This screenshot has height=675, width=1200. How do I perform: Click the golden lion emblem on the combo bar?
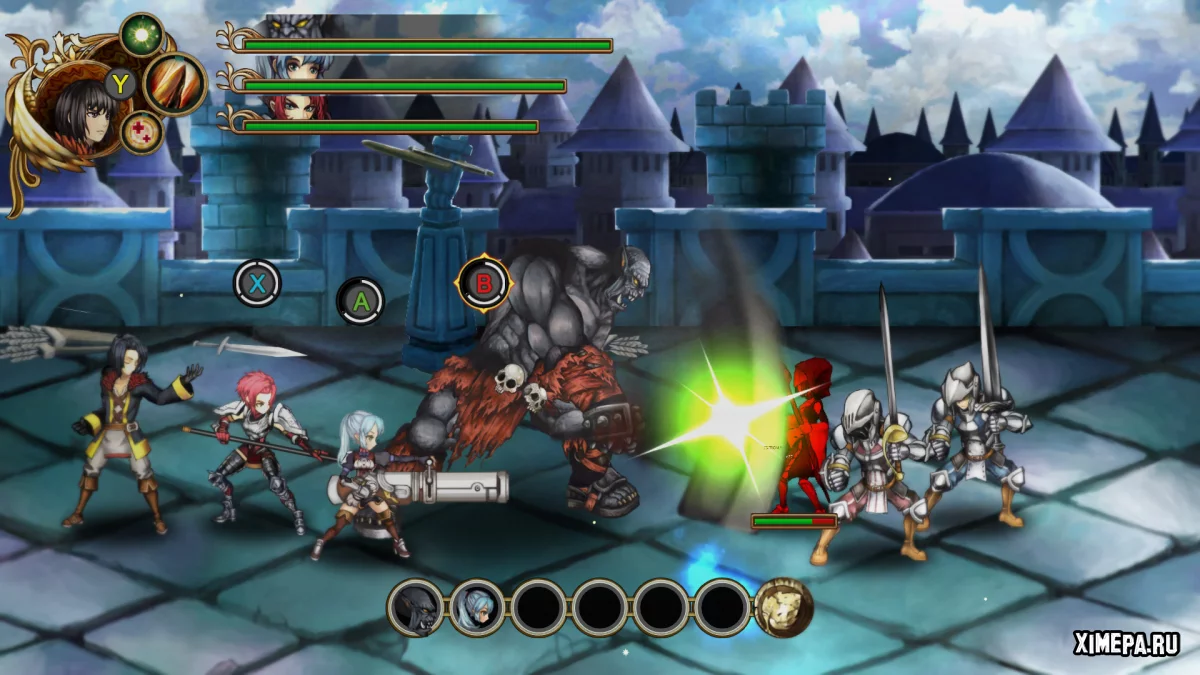[x=783, y=607]
